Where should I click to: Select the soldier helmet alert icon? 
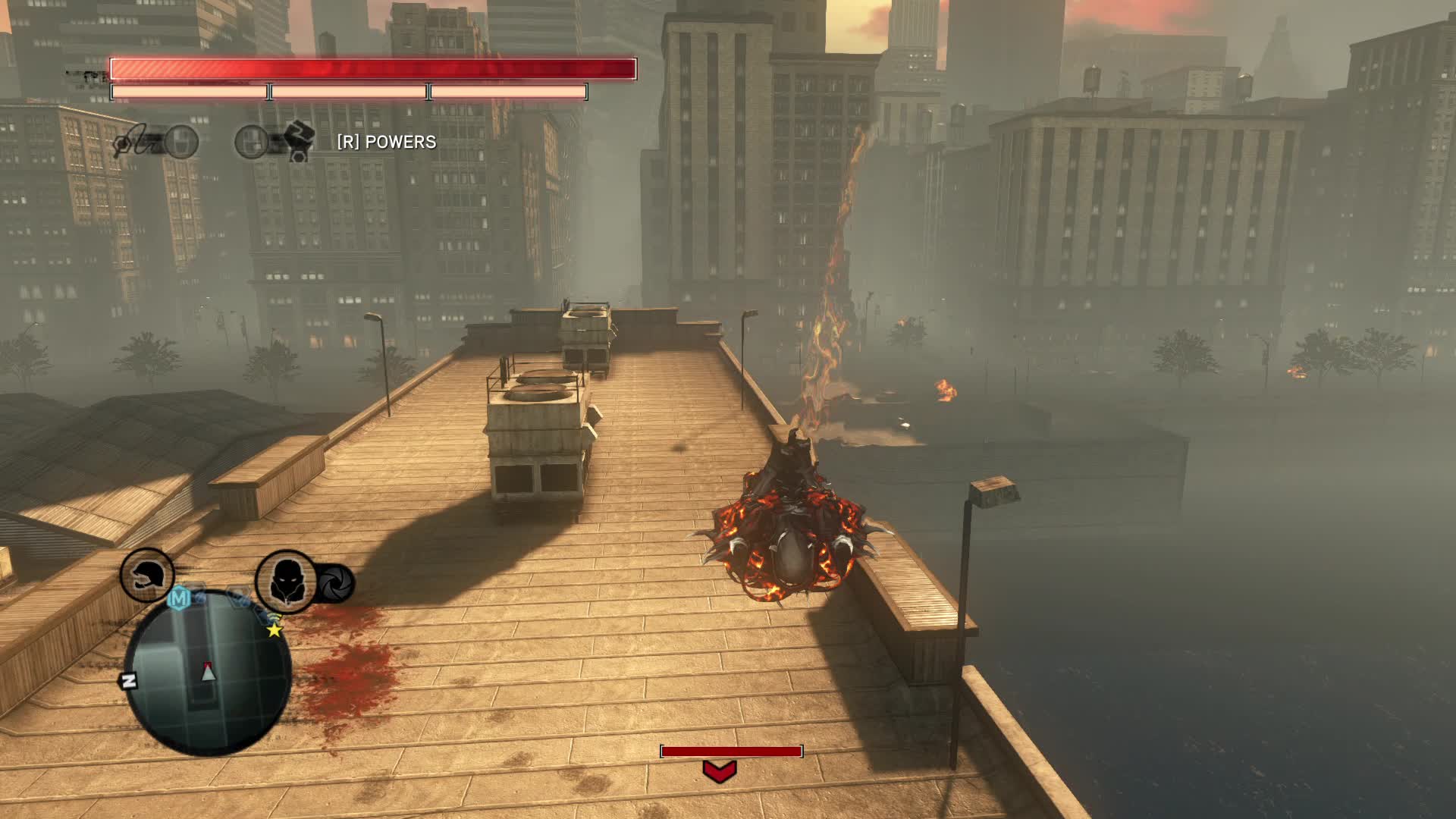[146, 576]
